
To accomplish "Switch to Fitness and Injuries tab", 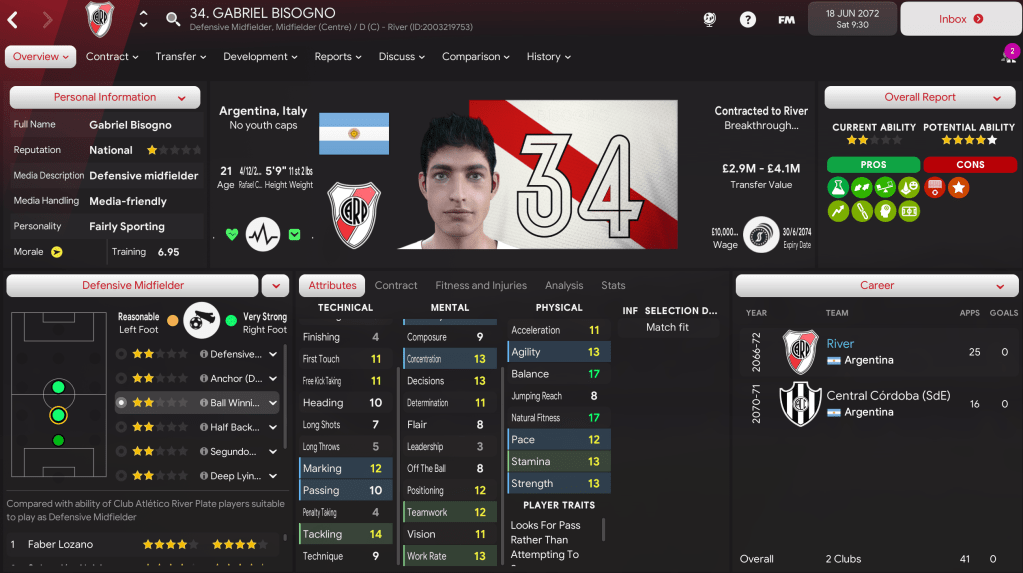I will point(480,286).
